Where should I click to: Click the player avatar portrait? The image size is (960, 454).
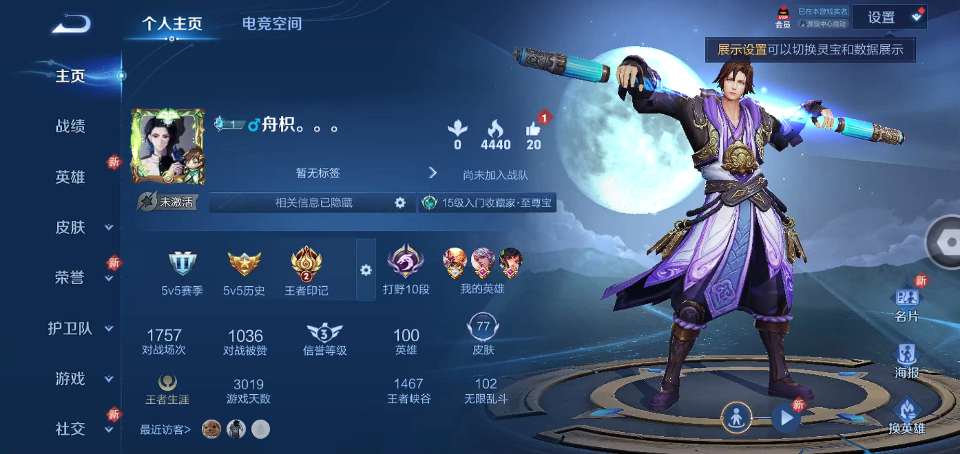tap(167, 146)
